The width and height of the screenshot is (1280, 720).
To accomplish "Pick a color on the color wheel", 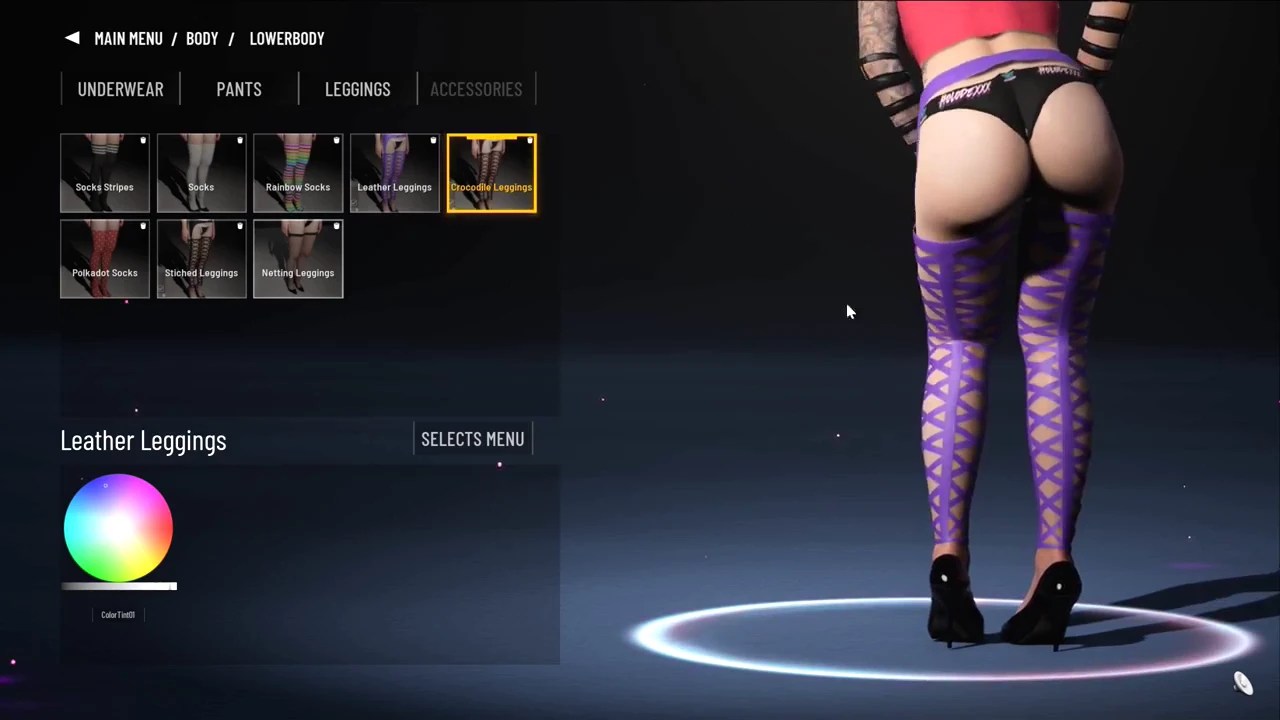I will [x=118, y=528].
